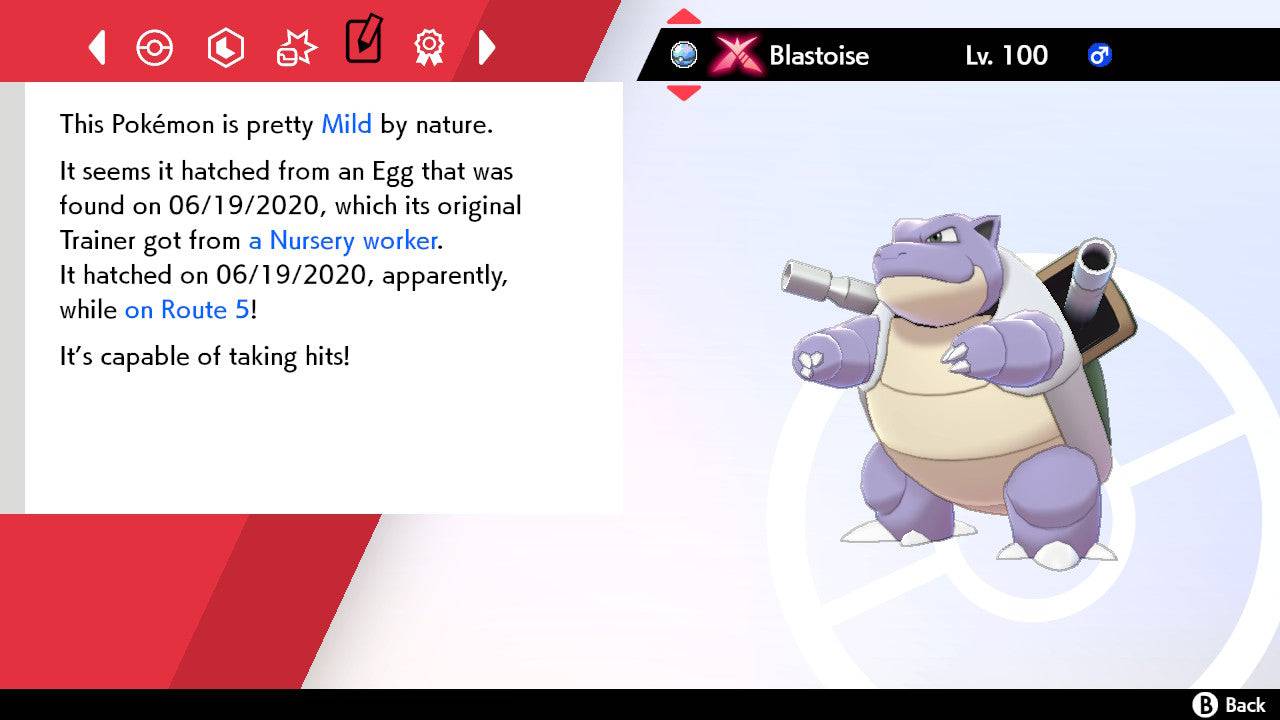Open the moves tab icon
This screenshot has height=720, width=1280.
pyautogui.click(x=296, y=47)
